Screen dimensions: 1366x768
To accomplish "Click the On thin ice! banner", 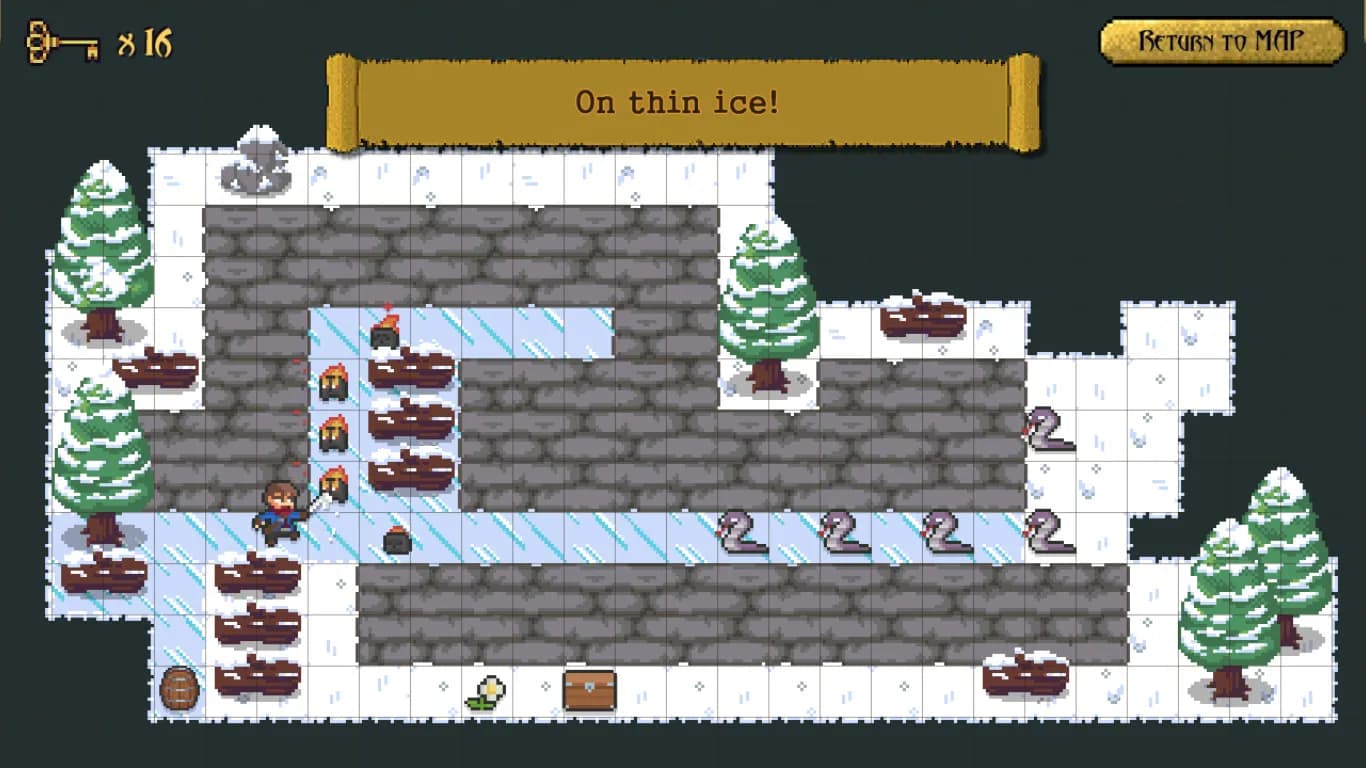I will click(x=680, y=100).
